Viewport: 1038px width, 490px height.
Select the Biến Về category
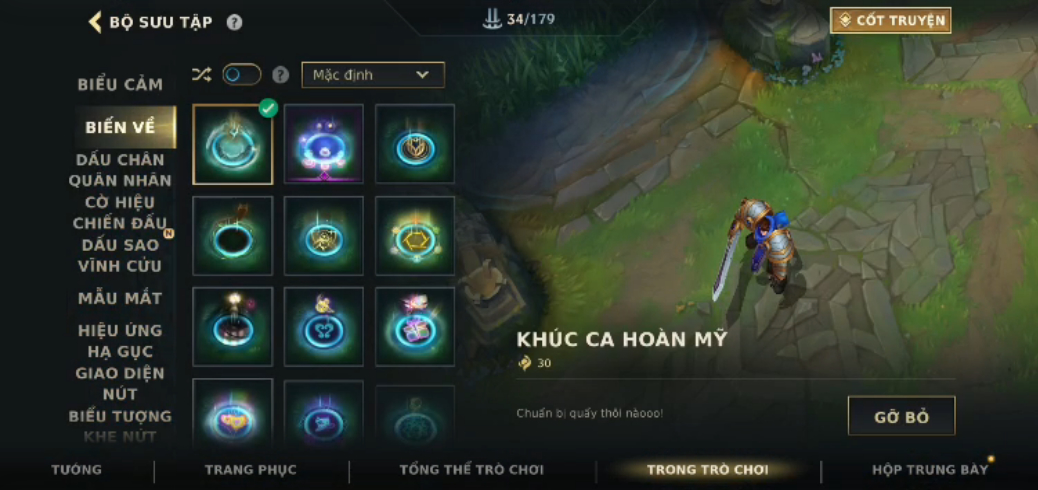121,127
